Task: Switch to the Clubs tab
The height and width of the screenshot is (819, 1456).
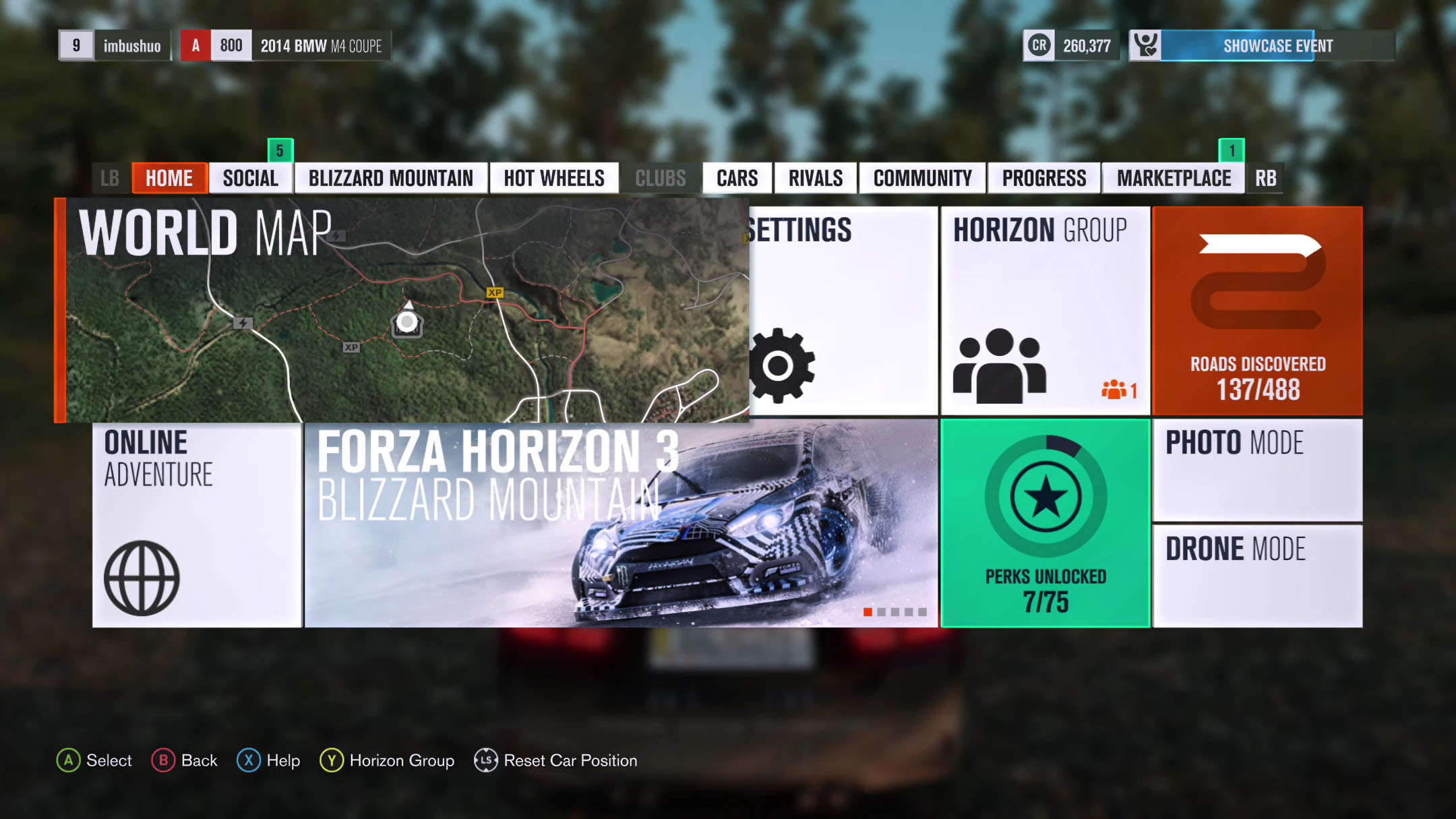Action: point(660,179)
